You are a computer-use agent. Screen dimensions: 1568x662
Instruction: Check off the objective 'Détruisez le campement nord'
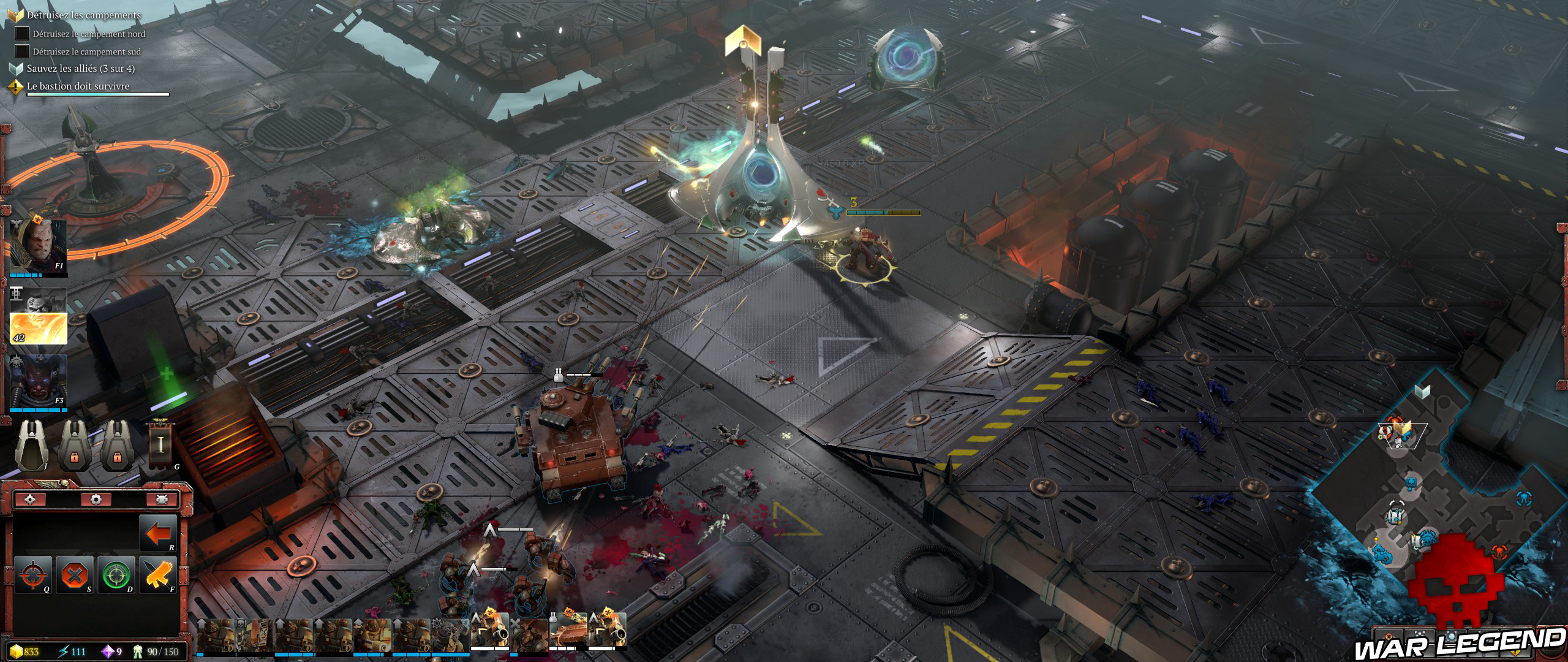click(22, 34)
